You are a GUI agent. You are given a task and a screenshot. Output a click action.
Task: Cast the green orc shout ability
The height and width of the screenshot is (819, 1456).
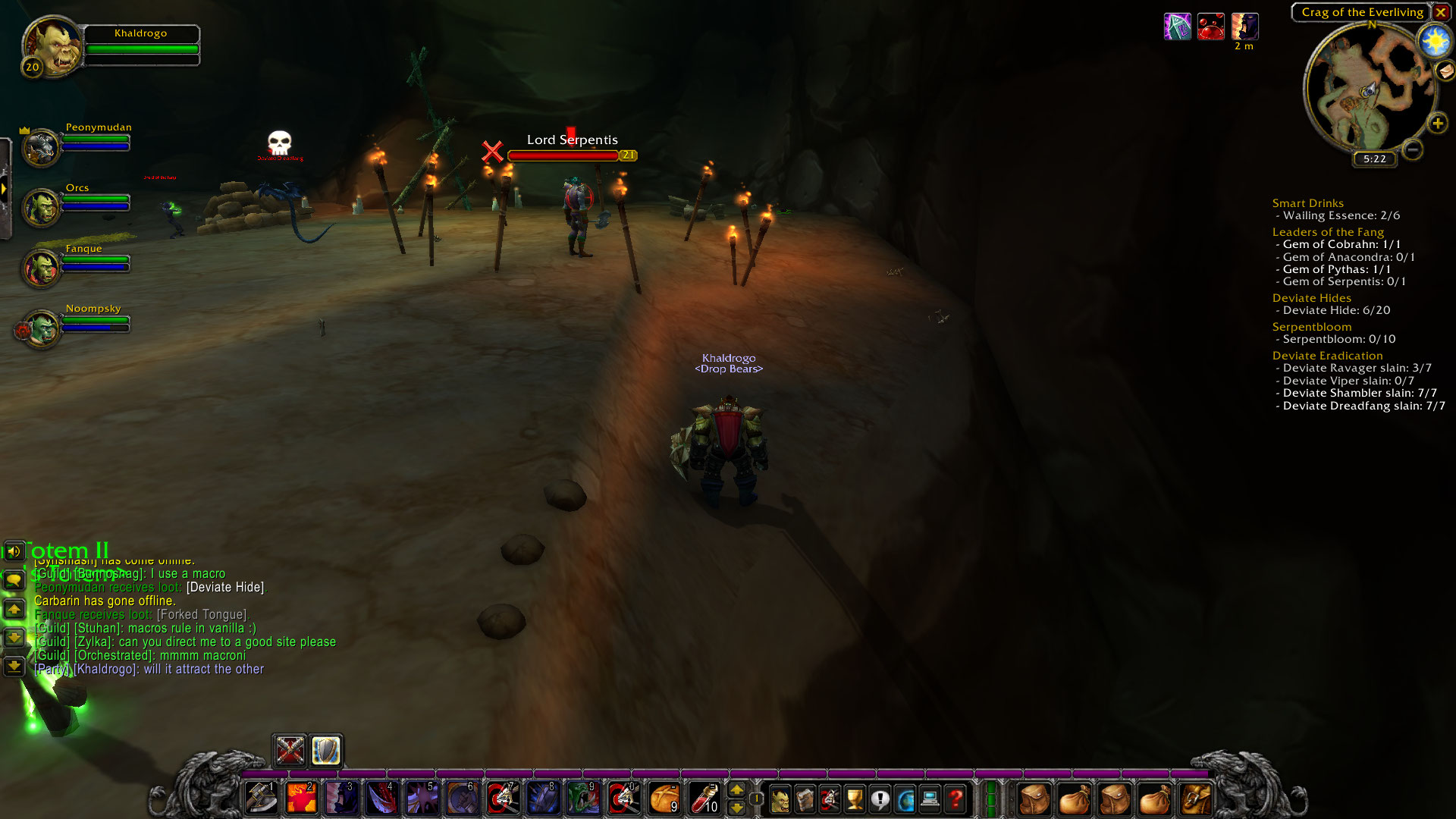click(583, 799)
